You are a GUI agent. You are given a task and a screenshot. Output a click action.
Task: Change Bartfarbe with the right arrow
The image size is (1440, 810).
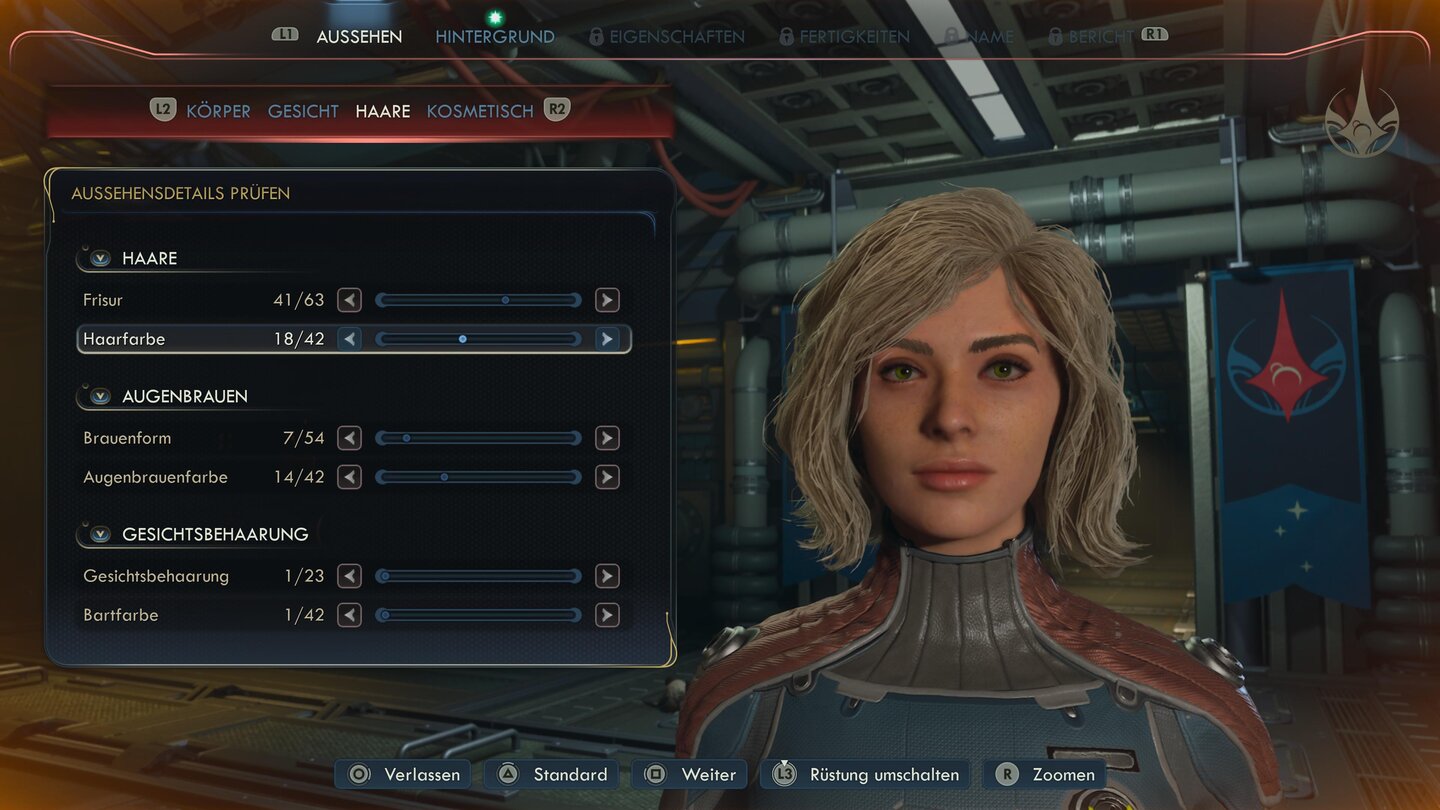coord(607,615)
